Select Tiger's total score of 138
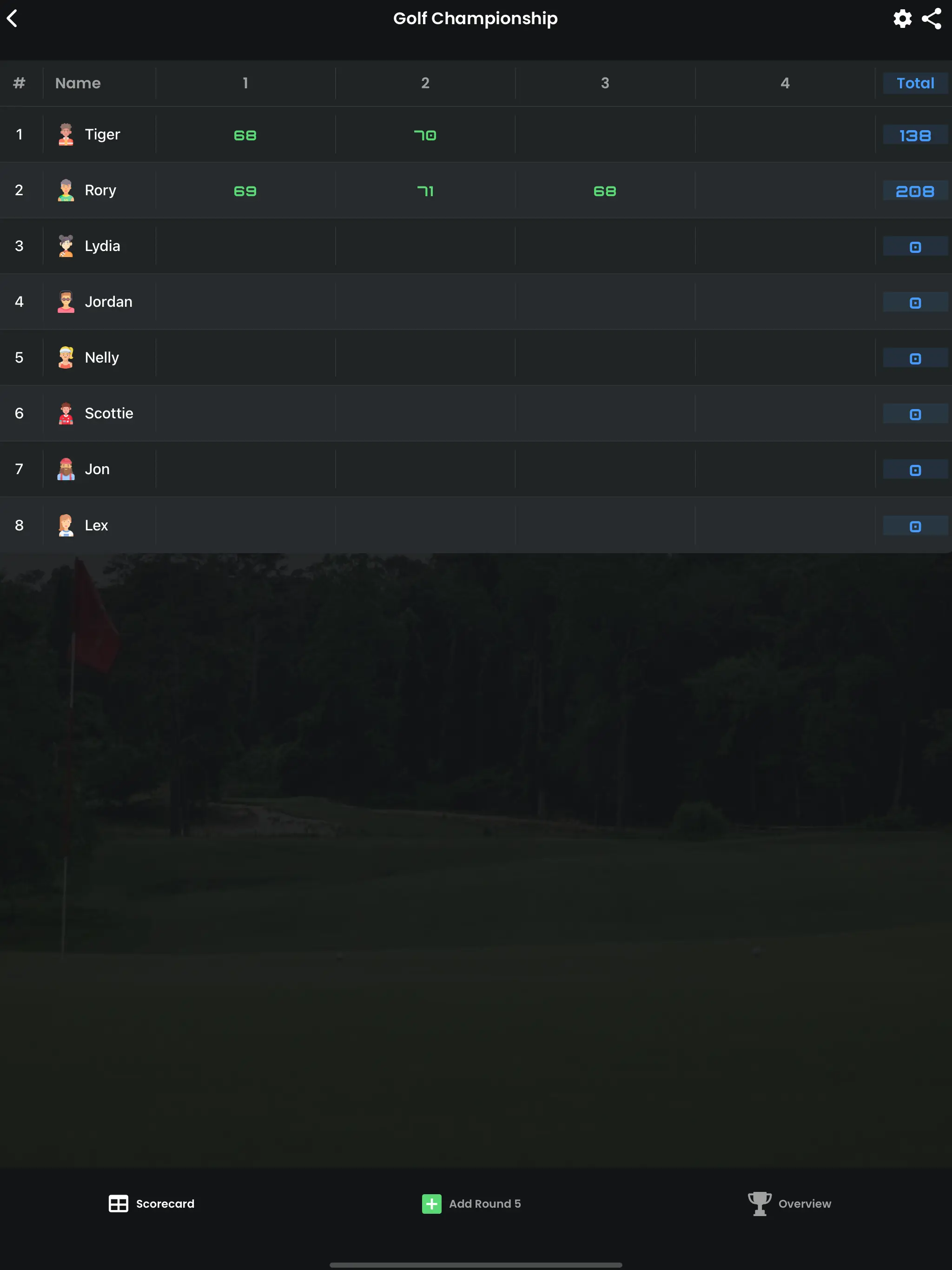Image resolution: width=952 pixels, height=1270 pixels. click(x=915, y=135)
